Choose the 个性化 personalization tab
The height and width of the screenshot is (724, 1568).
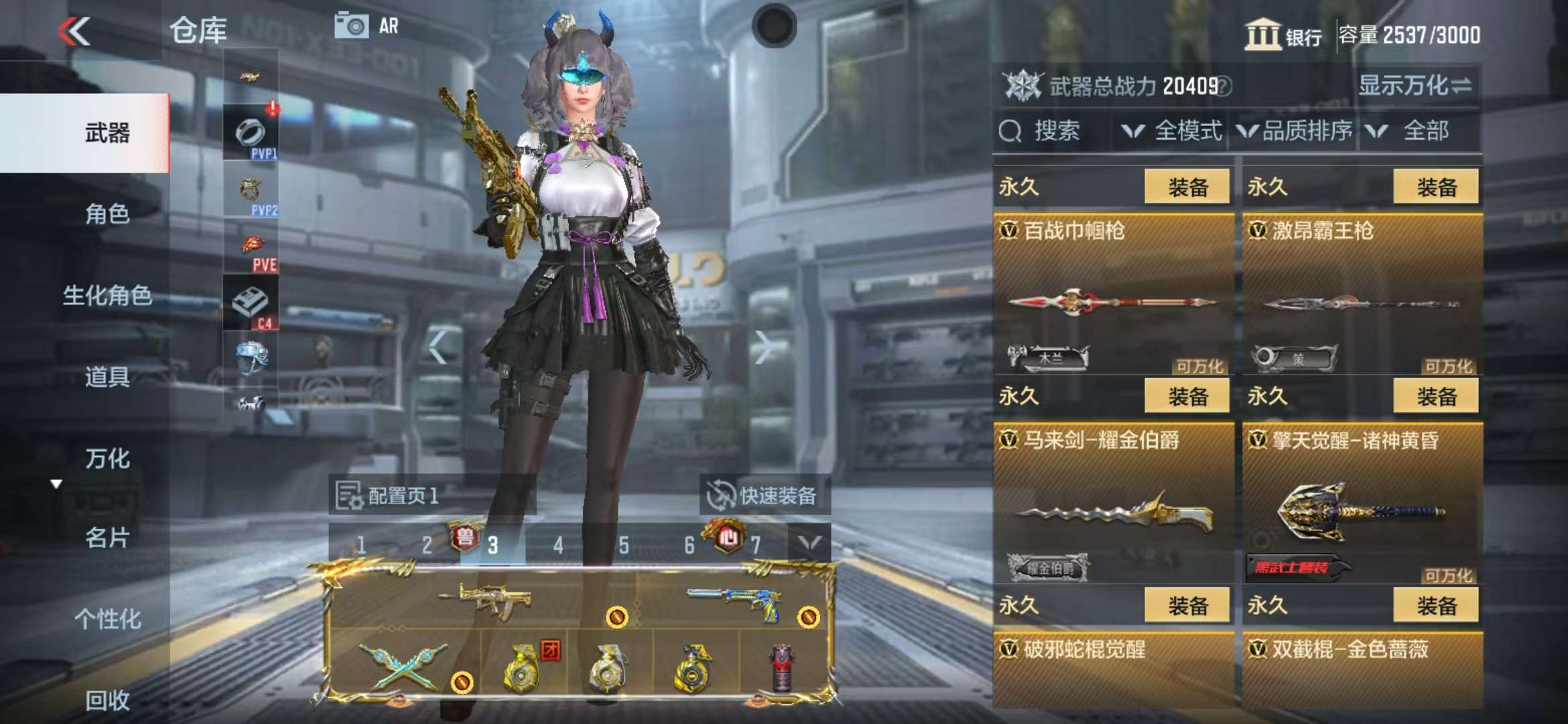[x=107, y=619]
